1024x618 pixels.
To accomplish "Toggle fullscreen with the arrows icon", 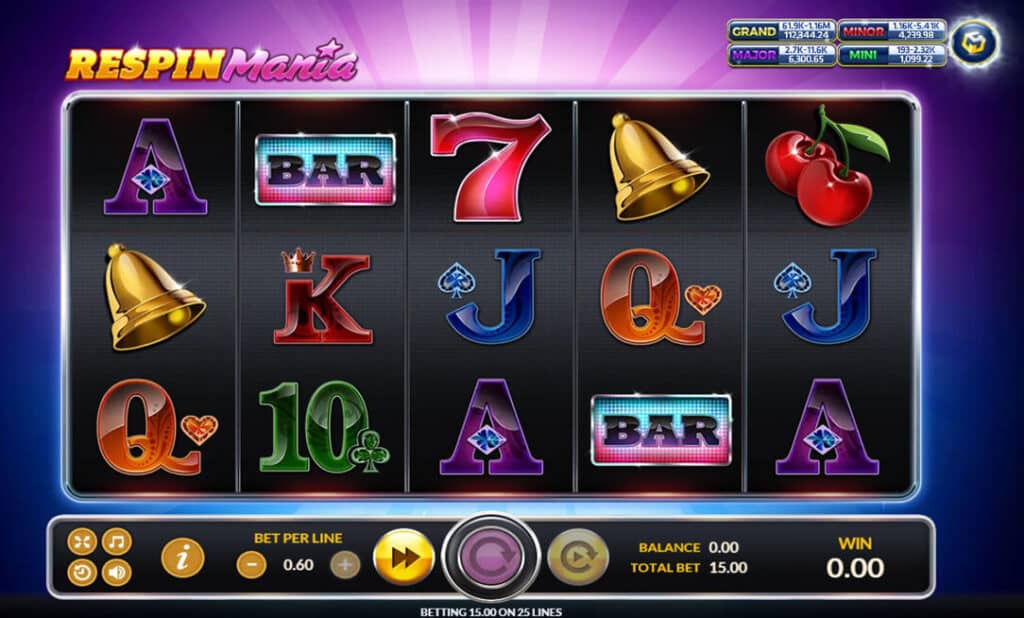I will [x=82, y=542].
